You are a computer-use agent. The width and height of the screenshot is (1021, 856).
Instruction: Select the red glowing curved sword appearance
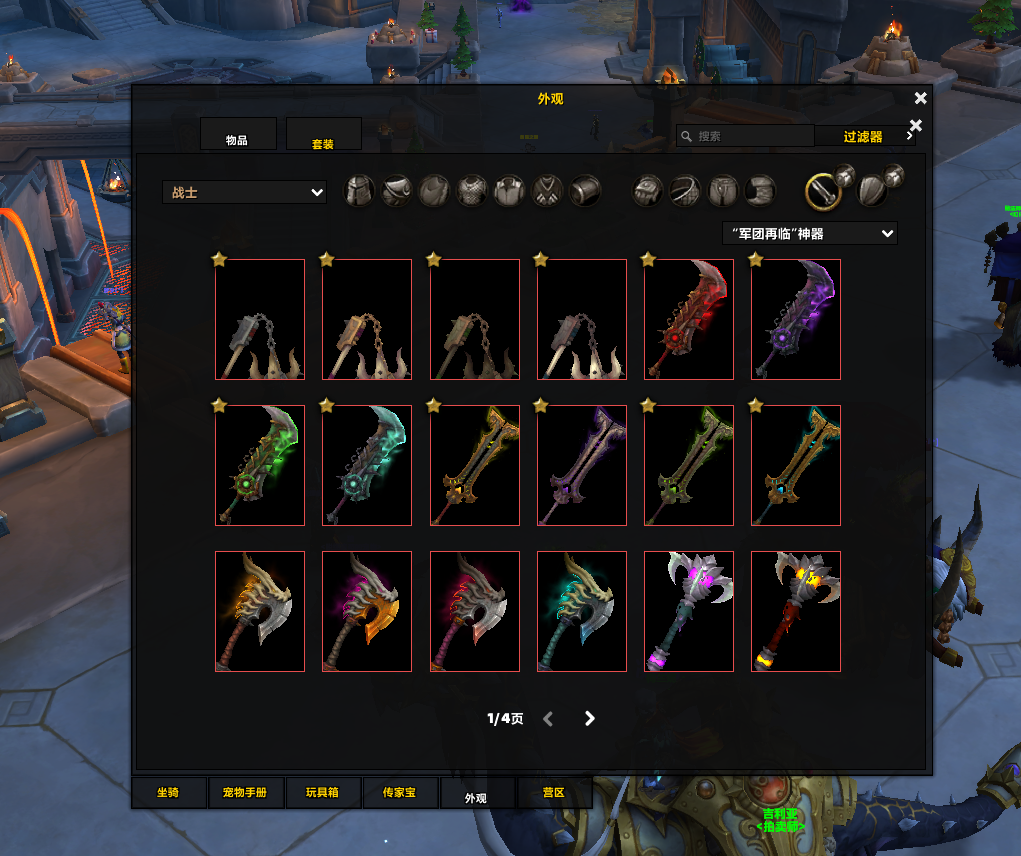tap(688, 320)
